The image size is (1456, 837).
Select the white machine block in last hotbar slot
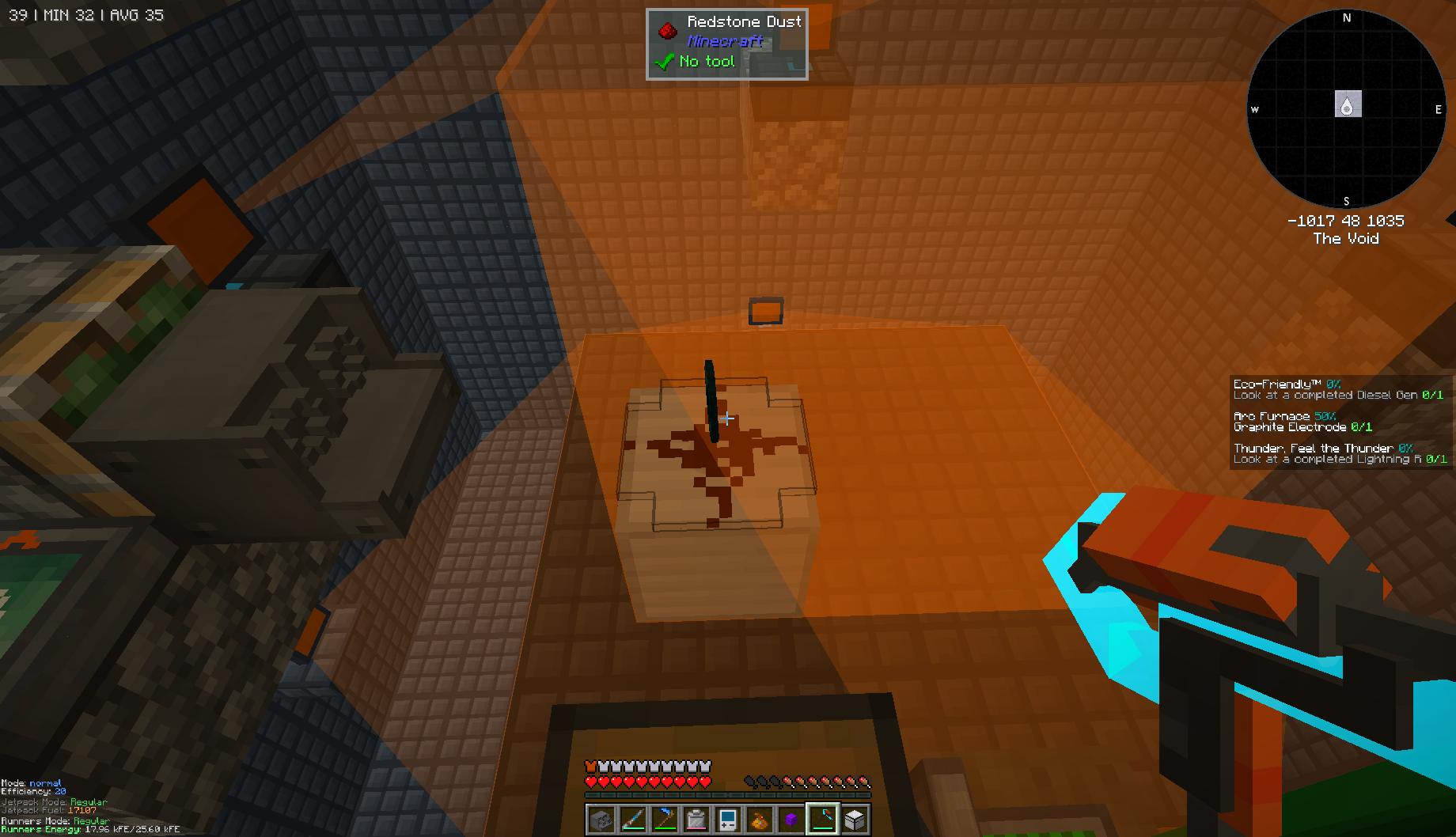tap(853, 818)
